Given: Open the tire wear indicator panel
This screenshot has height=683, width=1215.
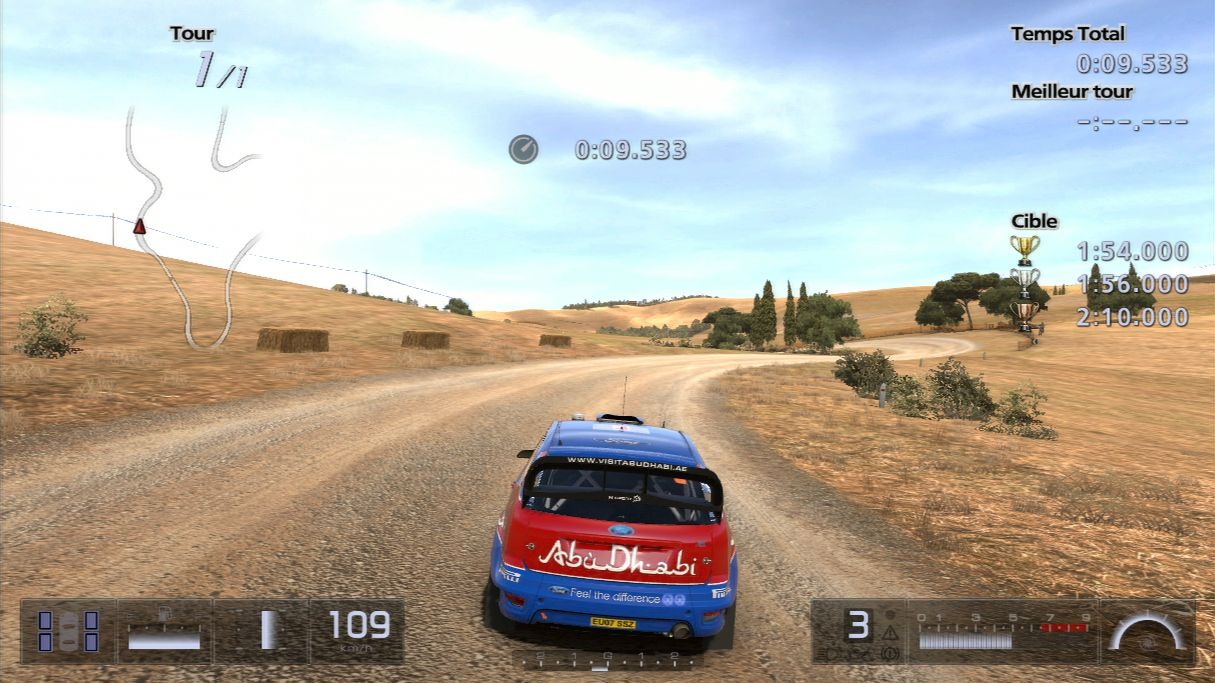Looking at the screenshot, I should coord(68,631).
